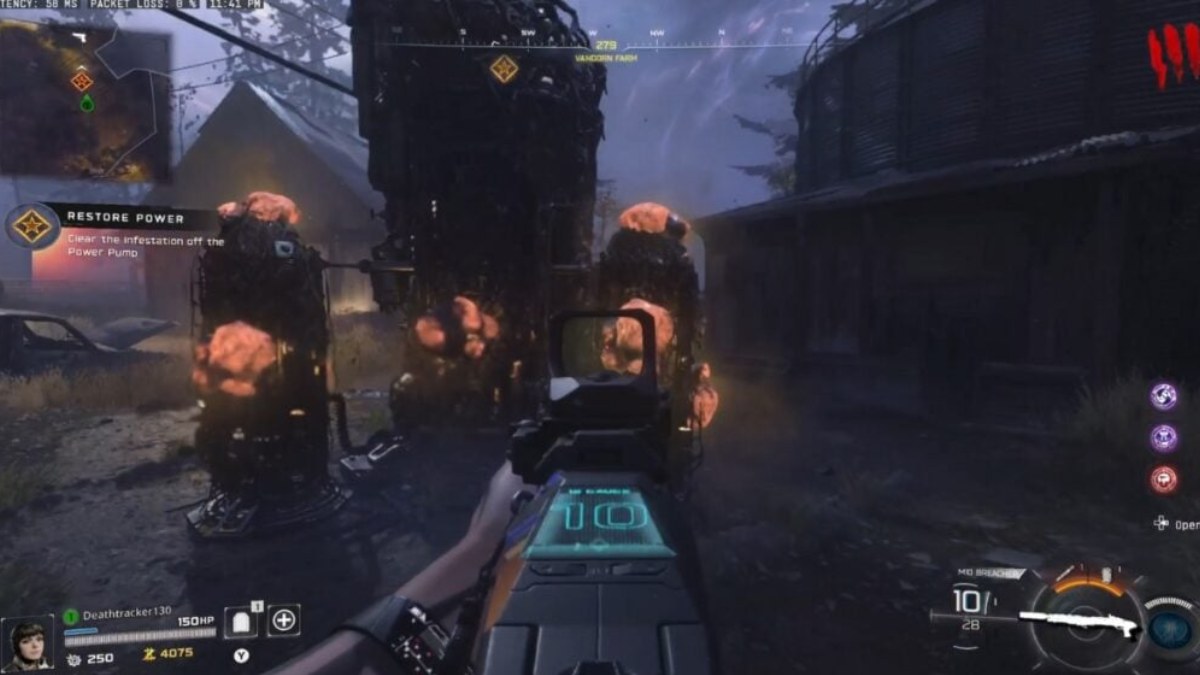Select the red perk icon

1163,479
